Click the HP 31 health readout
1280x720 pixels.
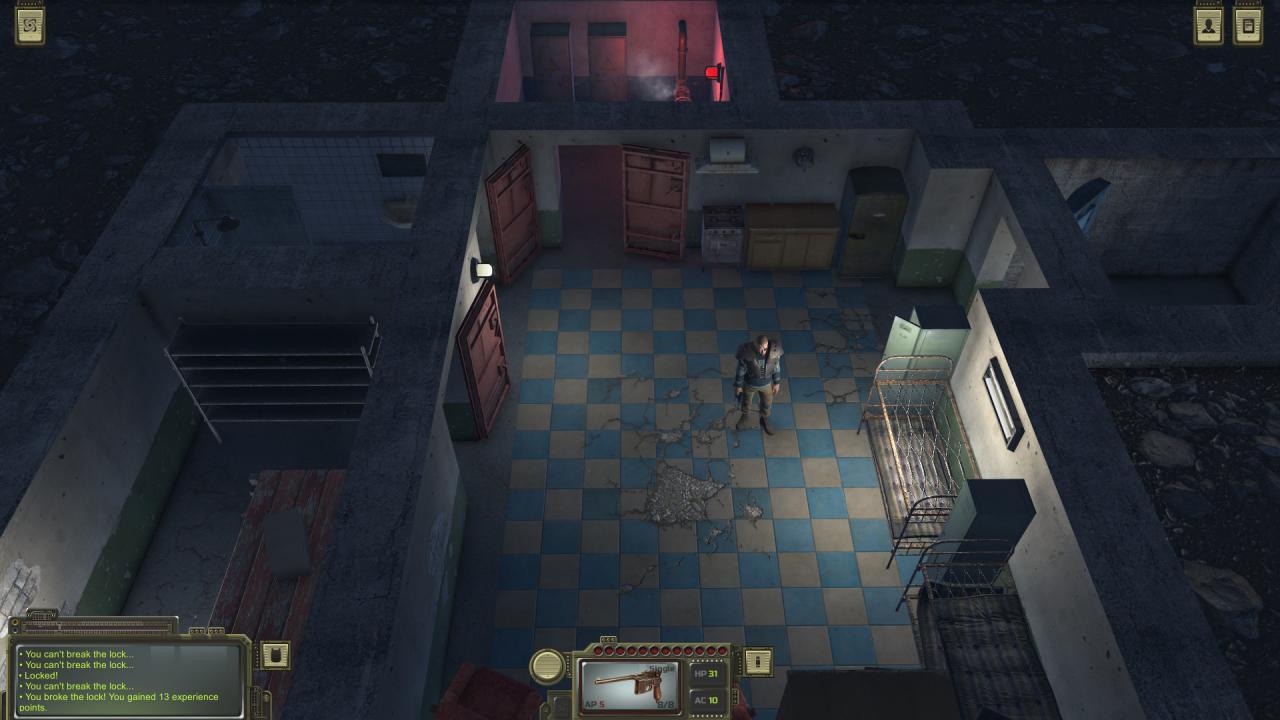point(708,674)
